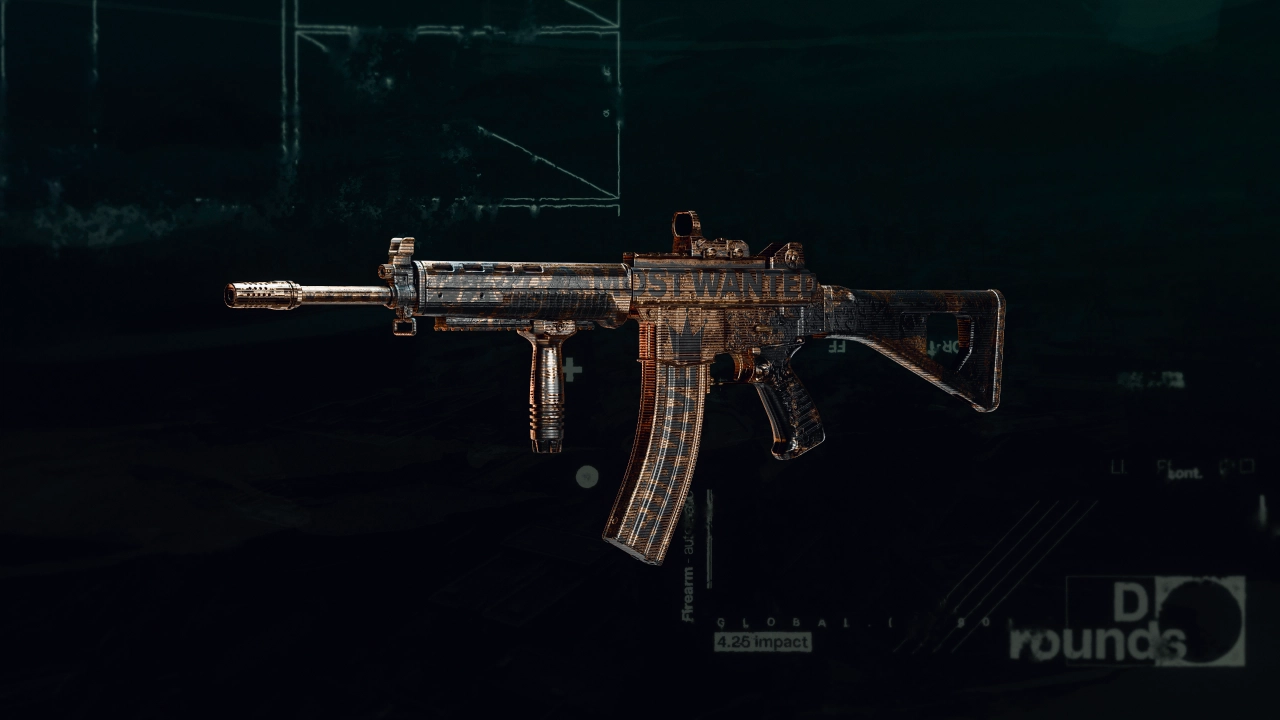
Task: Click the 'D rounds' badge
Action: (x=1150, y=620)
